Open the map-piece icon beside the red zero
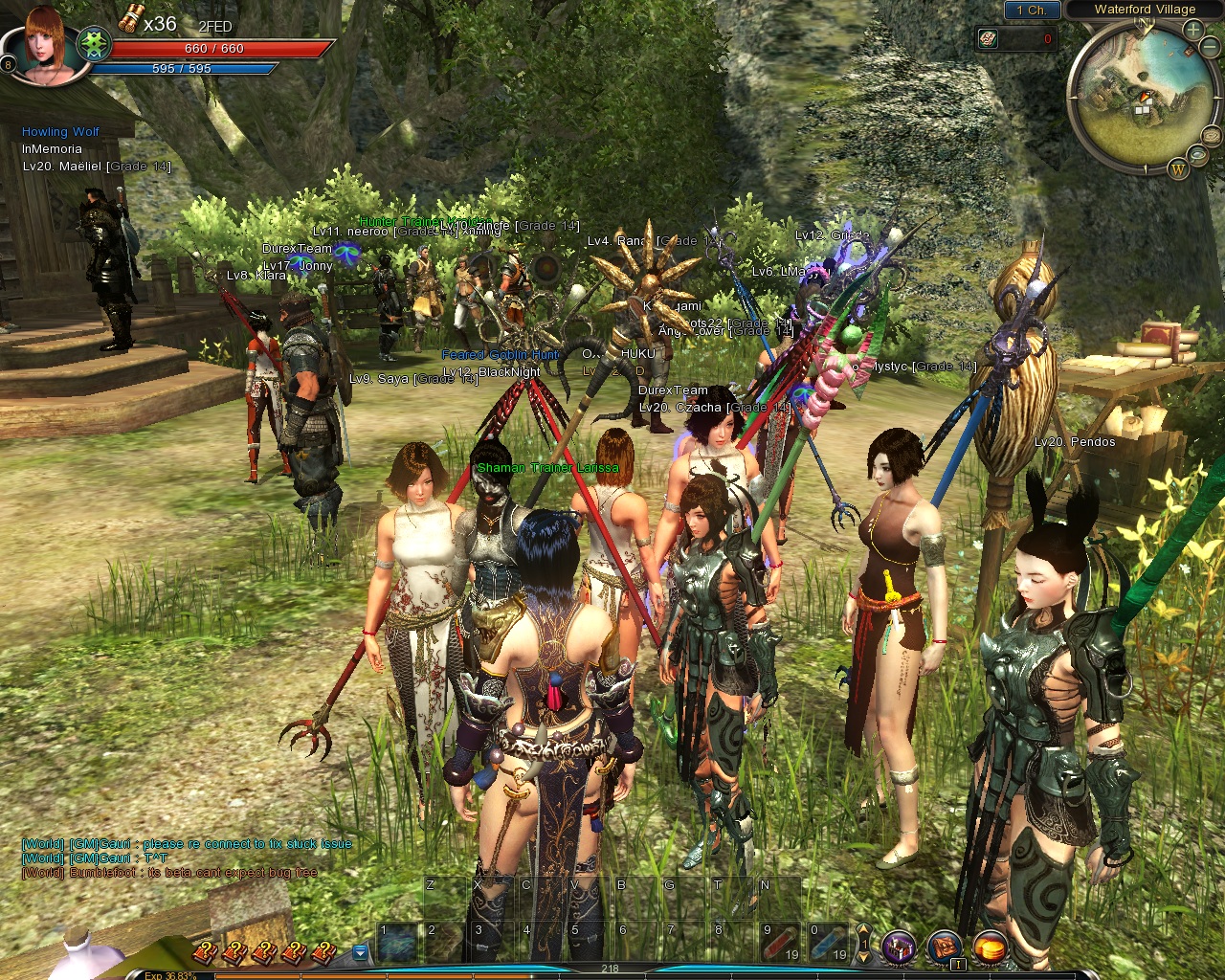Image resolution: width=1225 pixels, height=980 pixels. (x=989, y=38)
